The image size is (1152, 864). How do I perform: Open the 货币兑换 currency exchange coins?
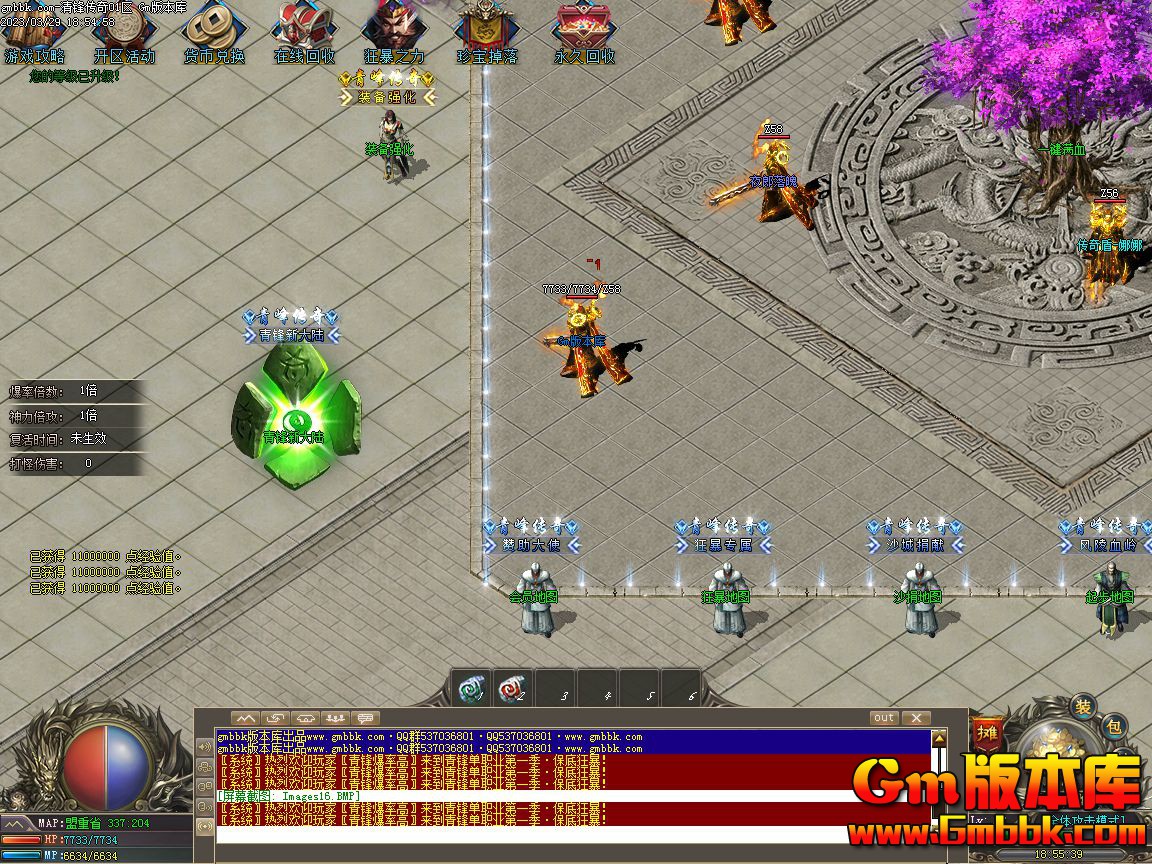(213, 34)
